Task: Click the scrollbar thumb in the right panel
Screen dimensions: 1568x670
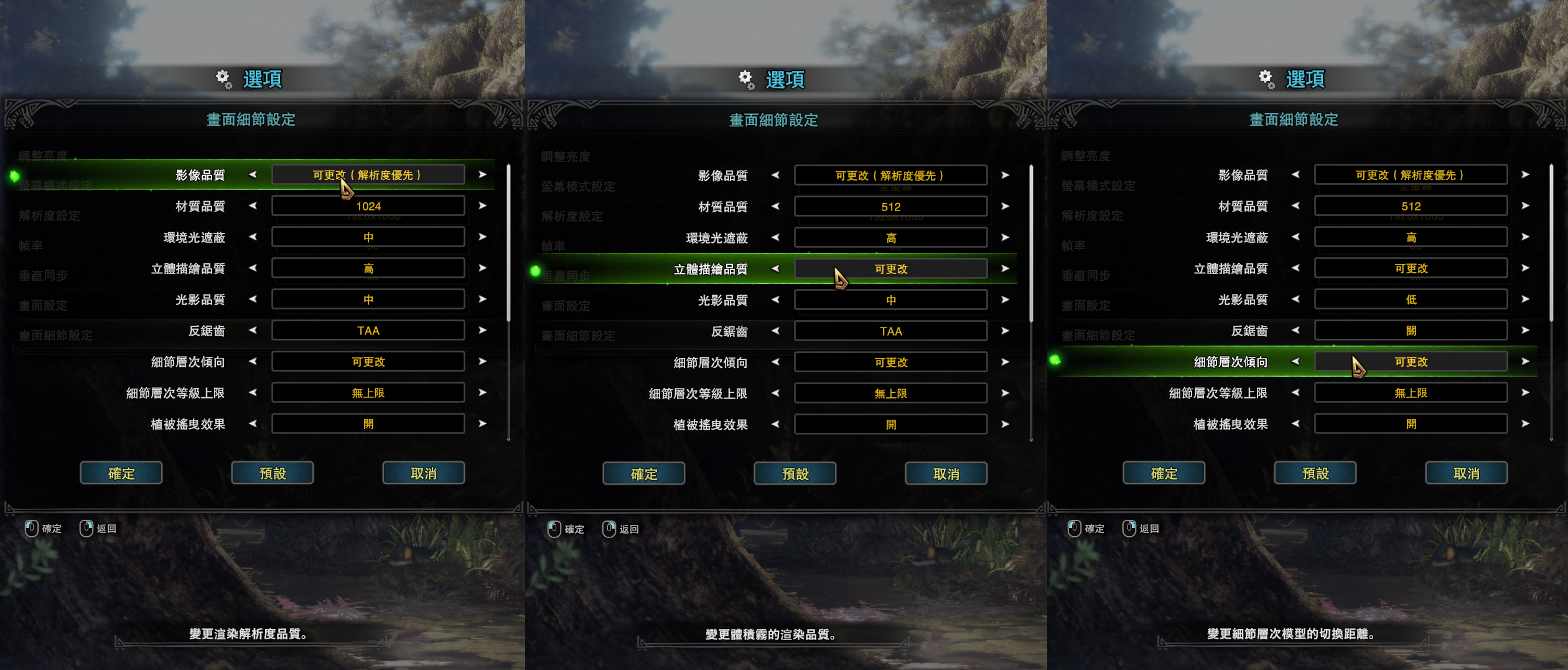Action: pyautogui.click(x=1552, y=237)
